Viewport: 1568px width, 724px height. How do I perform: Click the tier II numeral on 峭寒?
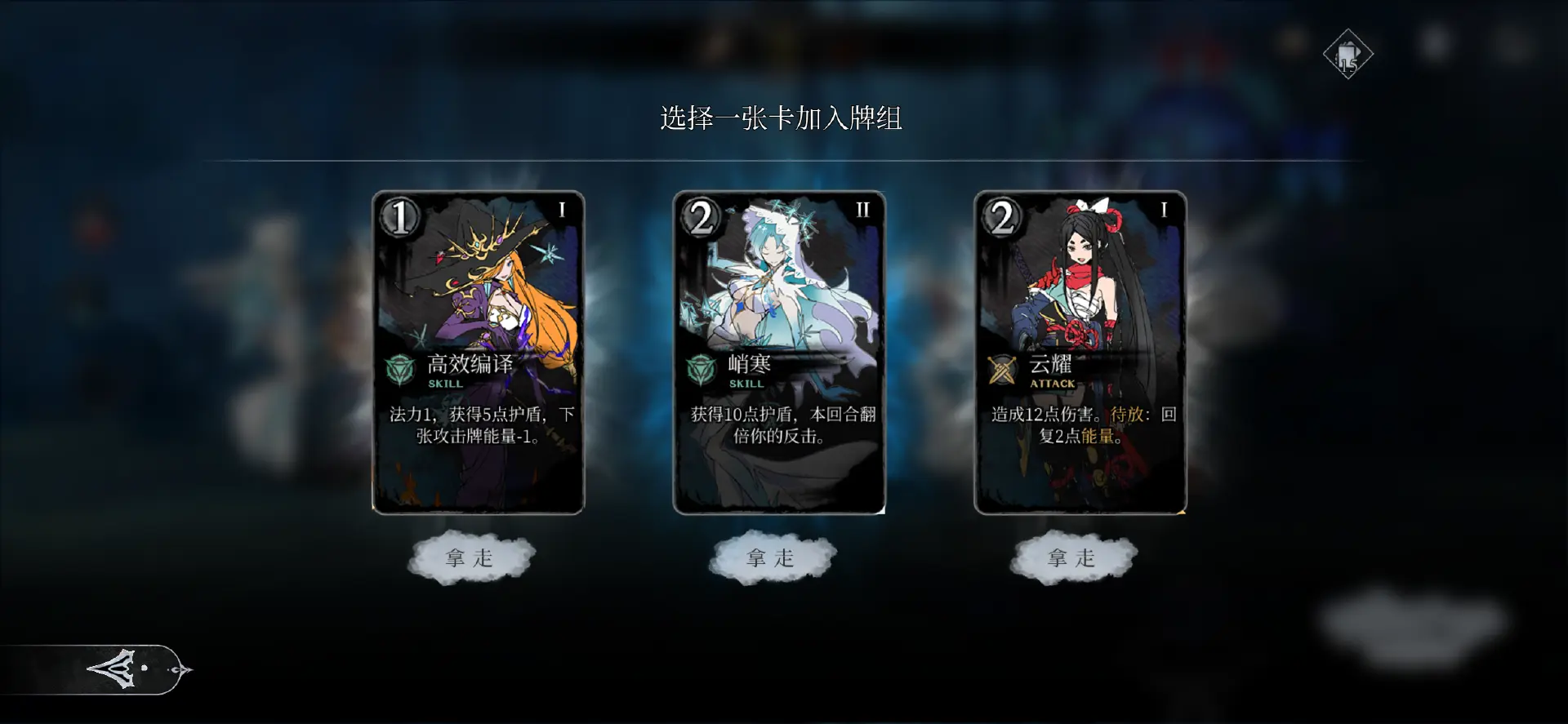[866, 208]
